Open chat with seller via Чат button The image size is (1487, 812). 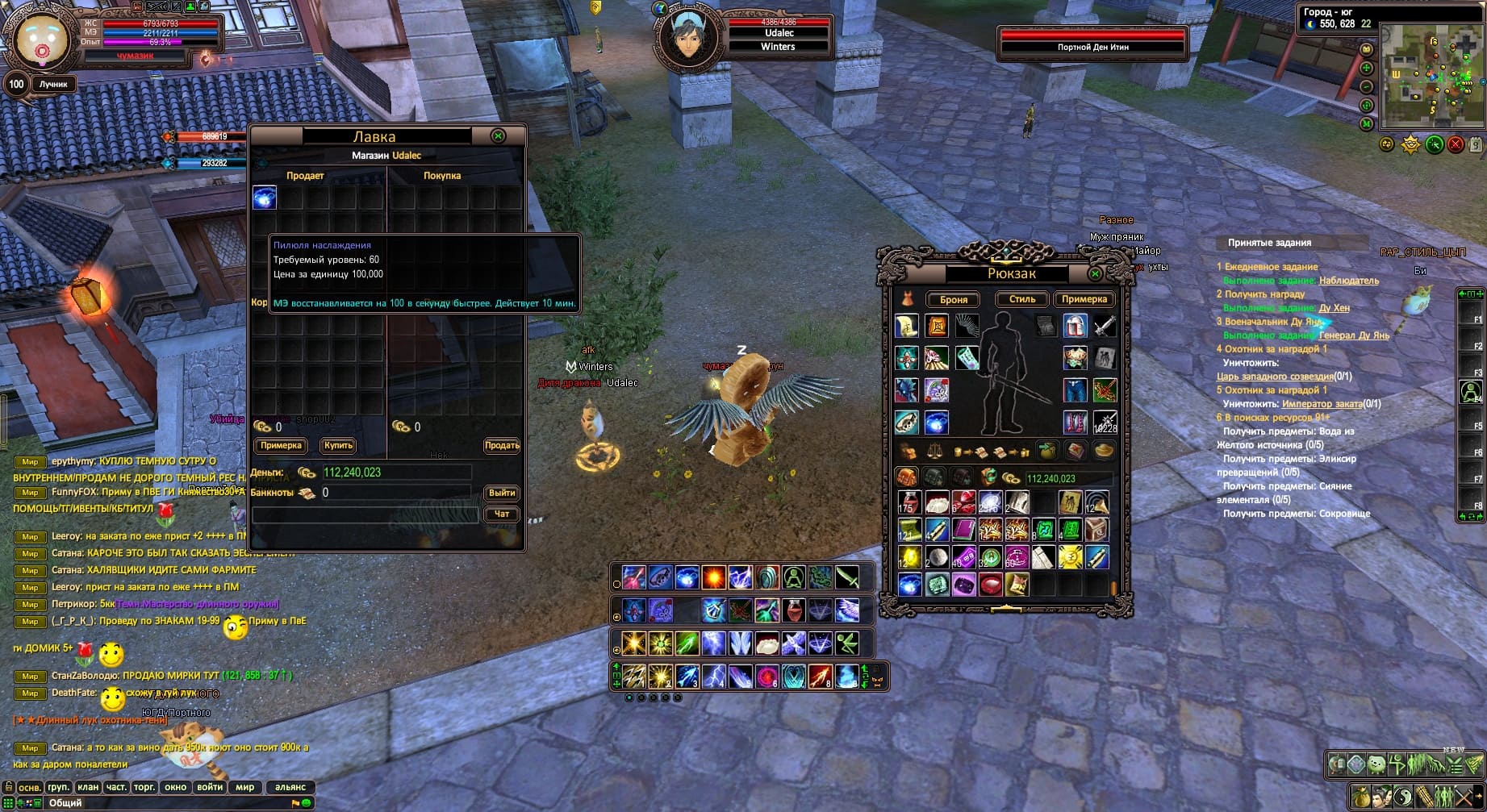[501, 514]
